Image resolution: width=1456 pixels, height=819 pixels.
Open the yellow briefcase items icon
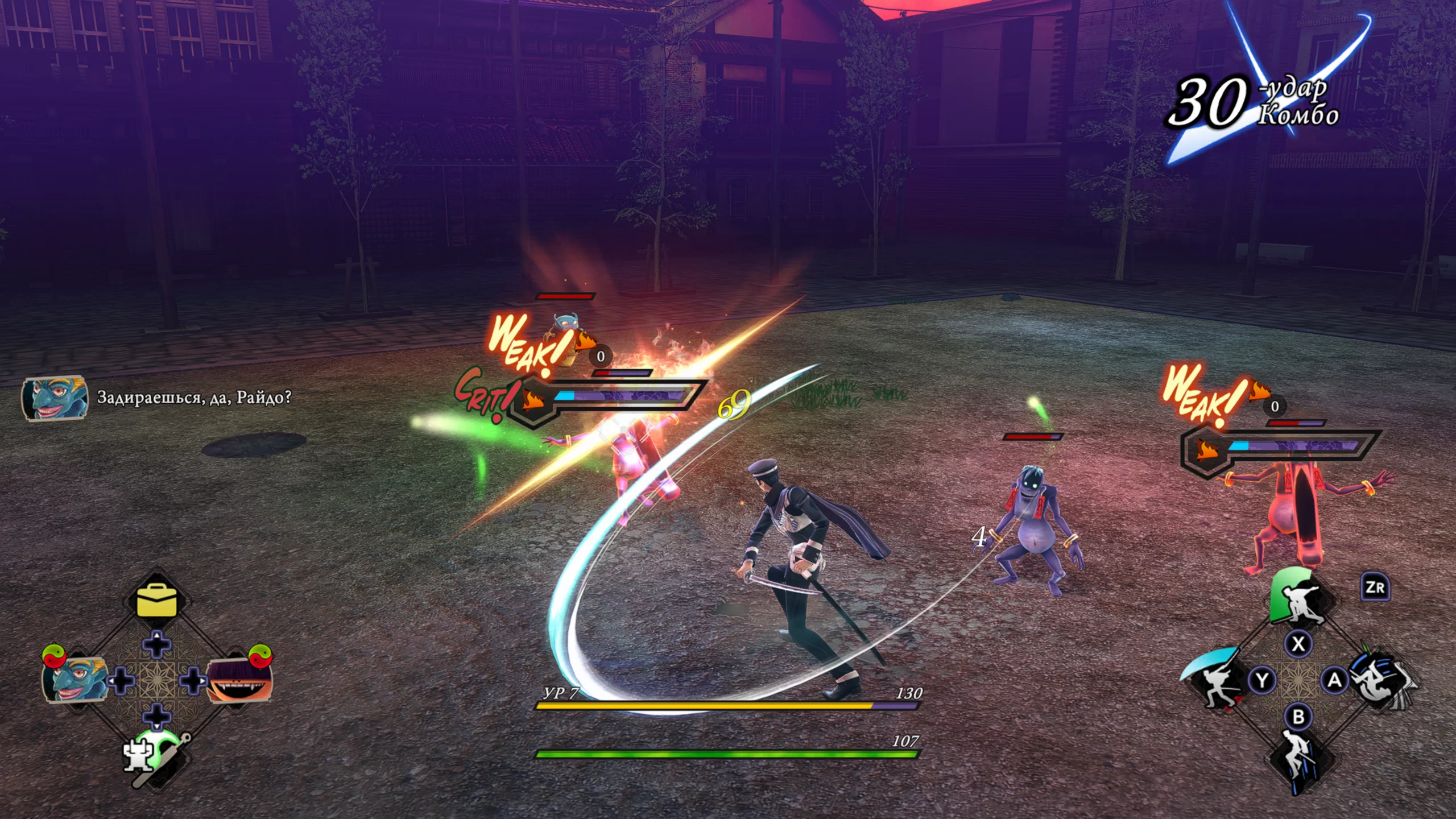click(x=157, y=601)
